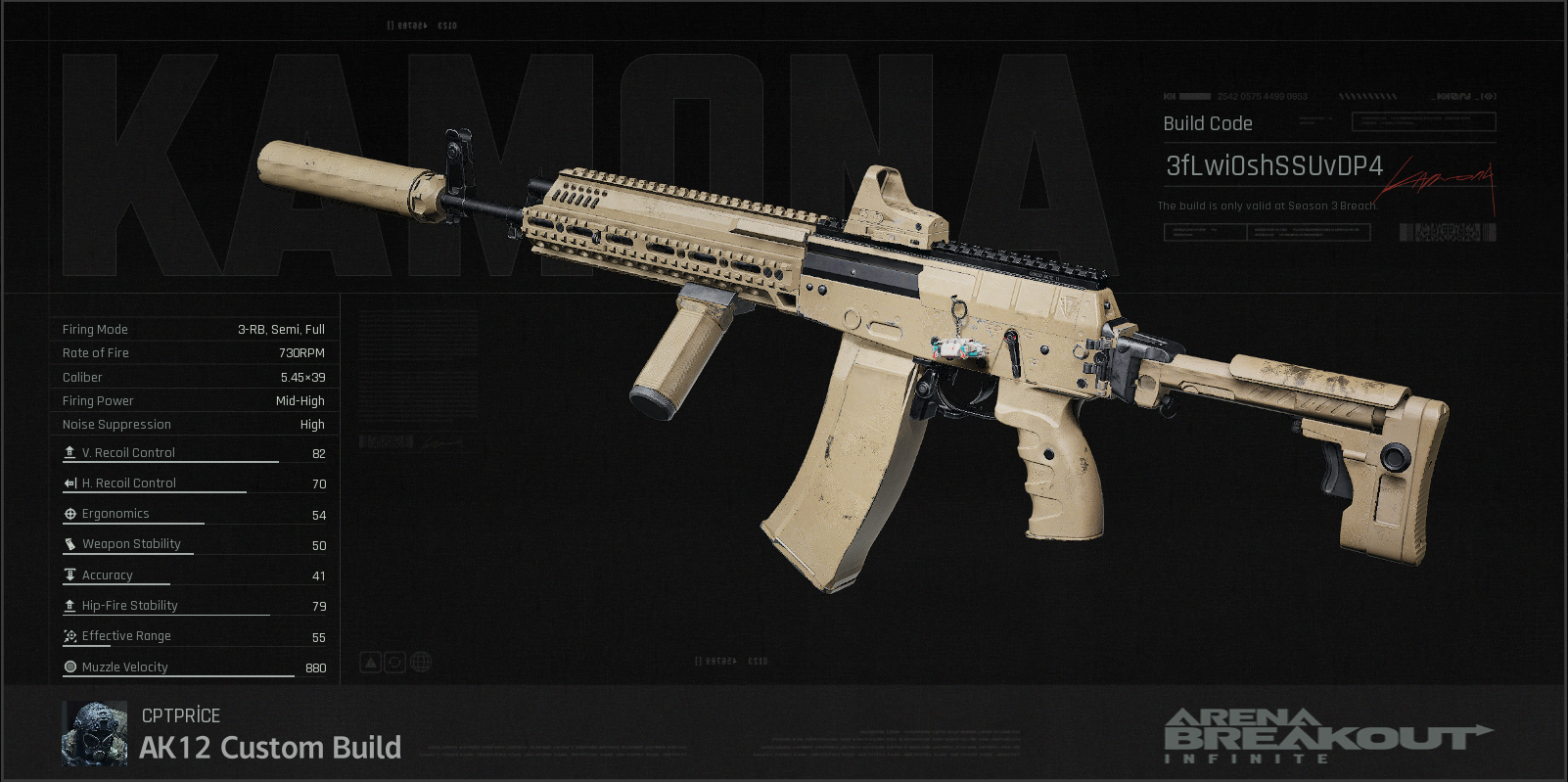The height and width of the screenshot is (782, 1568).
Task: Click the Hip-Fire Stability icon
Action: (69, 605)
